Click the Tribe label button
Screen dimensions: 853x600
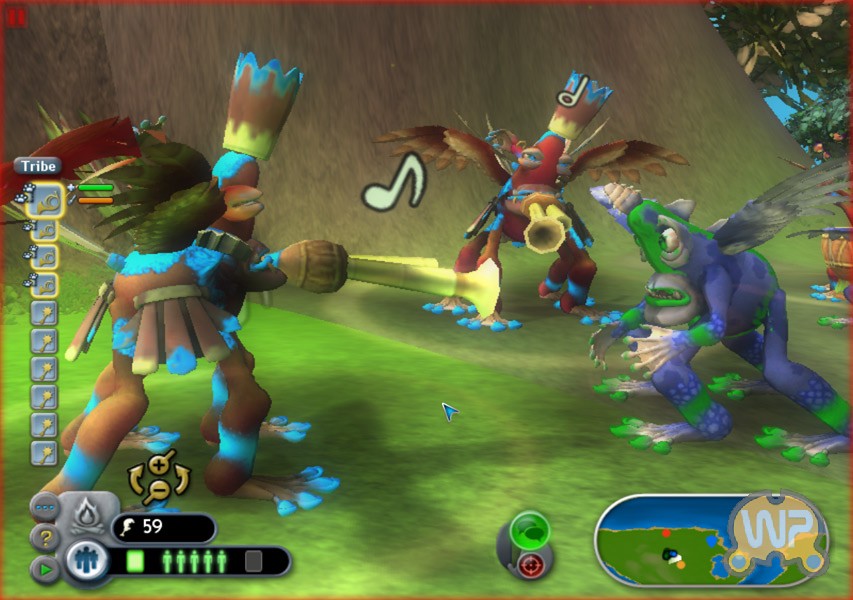37,166
